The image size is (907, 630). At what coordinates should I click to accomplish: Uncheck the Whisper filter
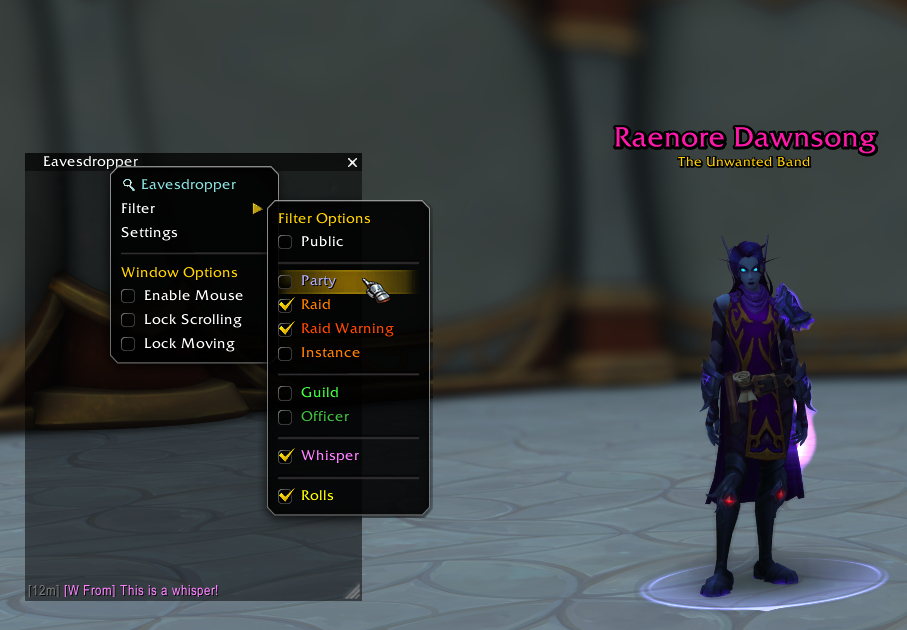(286, 456)
